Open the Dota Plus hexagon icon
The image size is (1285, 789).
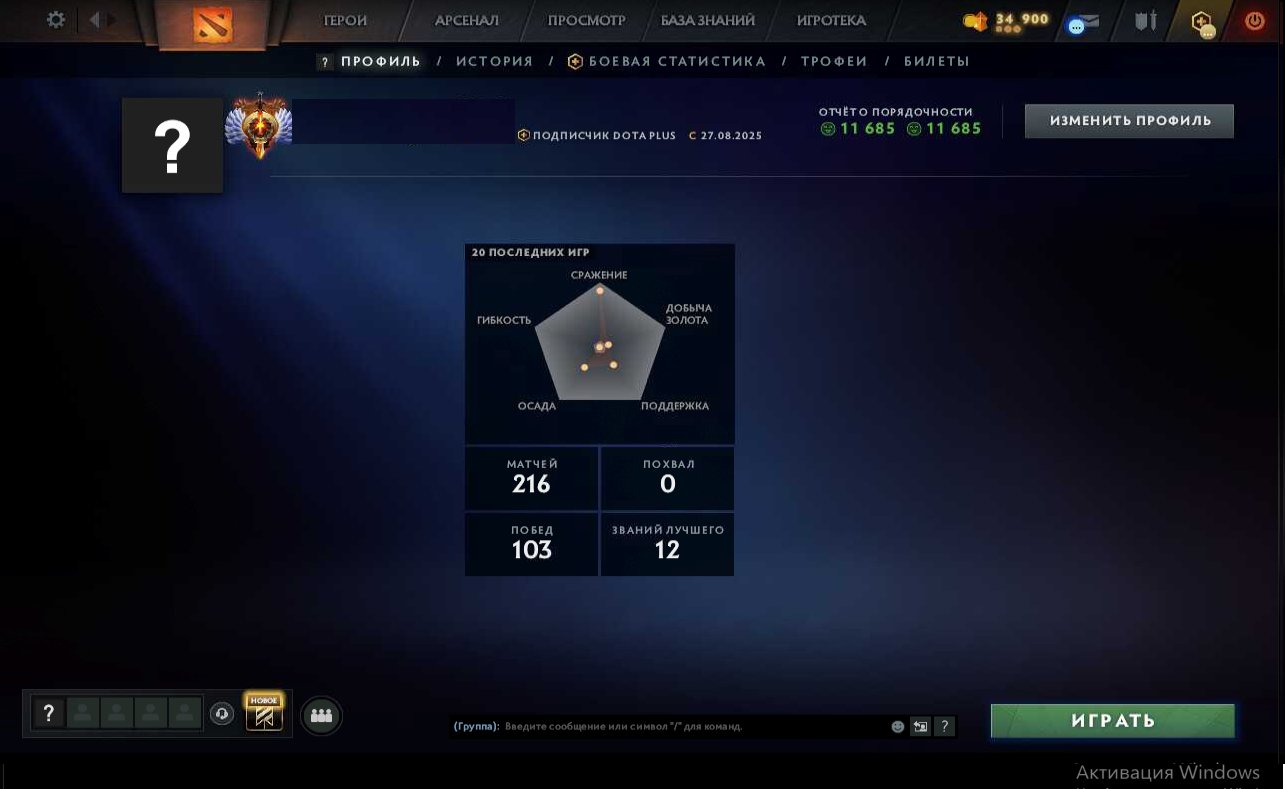click(x=1201, y=22)
